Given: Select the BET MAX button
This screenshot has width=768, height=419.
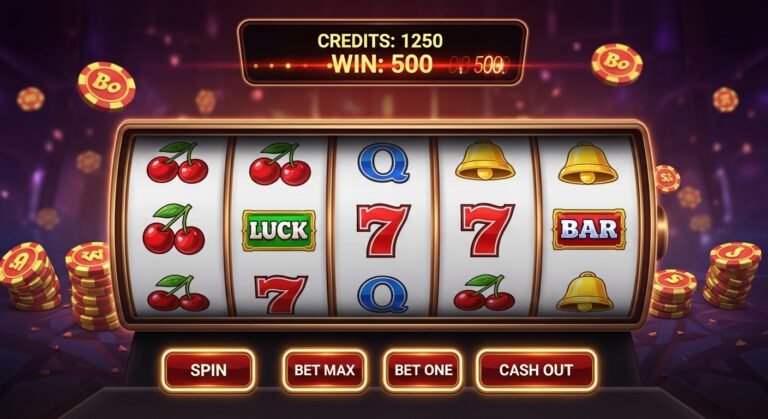Looking at the screenshot, I should pos(324,370).
